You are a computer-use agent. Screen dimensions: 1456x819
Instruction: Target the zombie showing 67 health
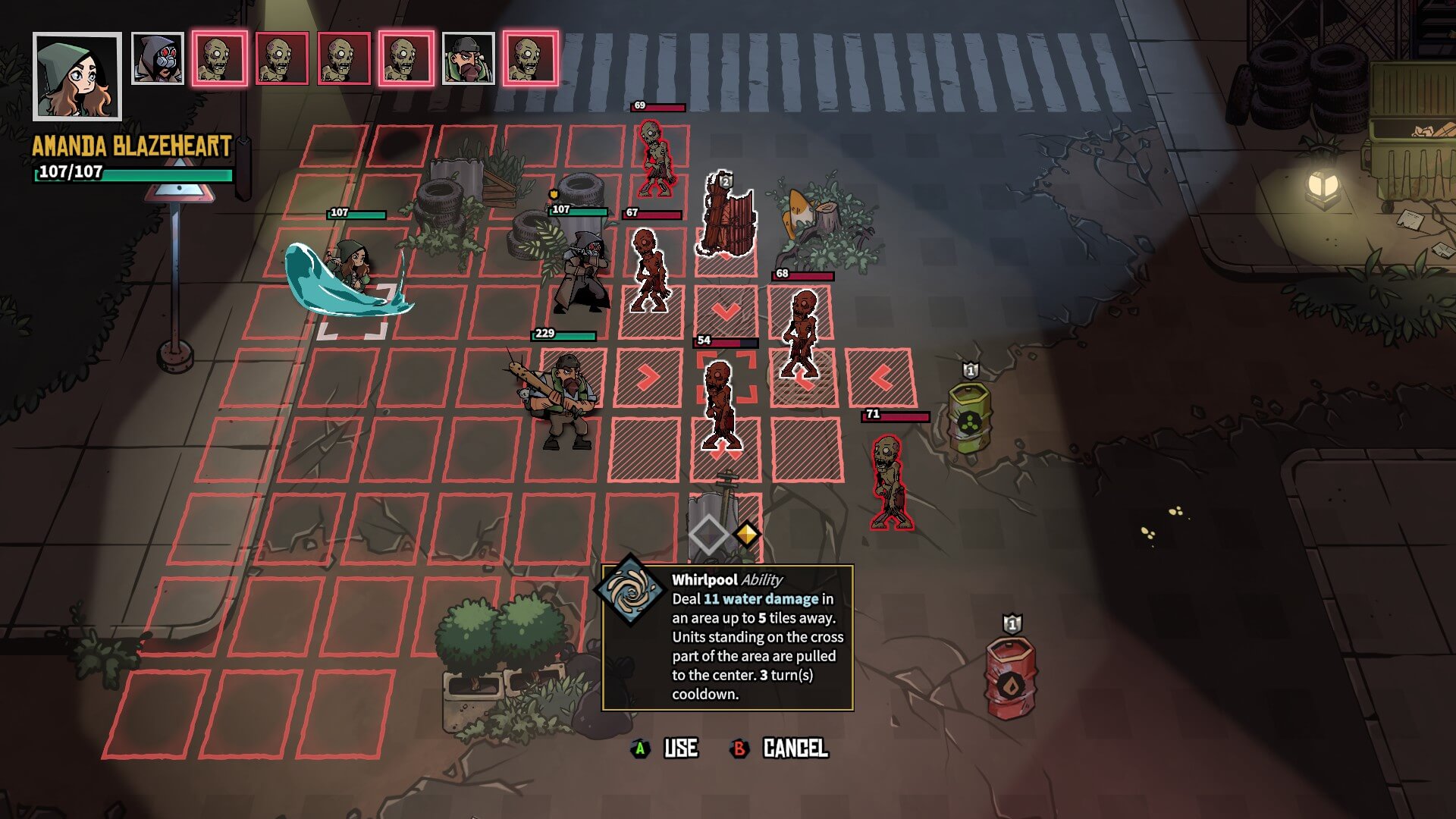(649, 269)
